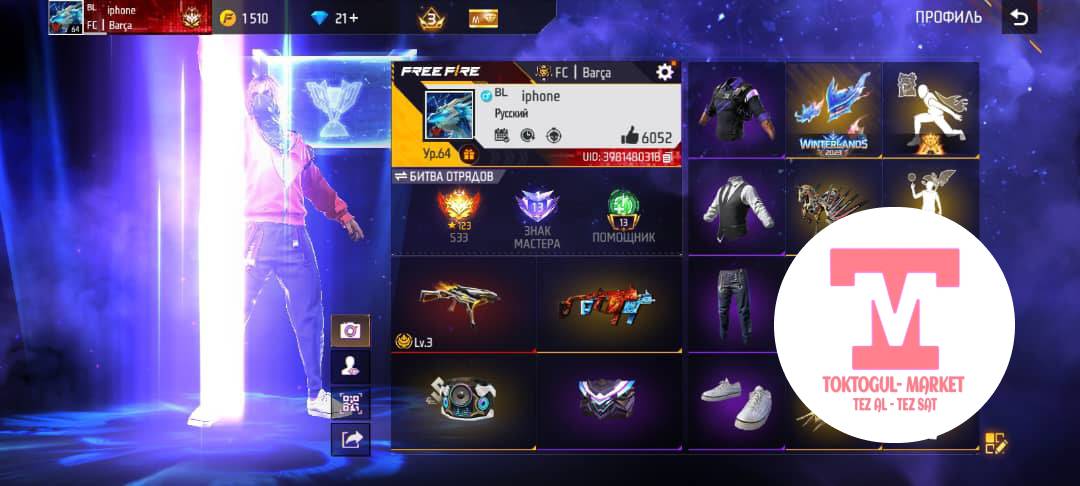Open profile settings gear icon

pyautogui.click(x=665, y=71)
